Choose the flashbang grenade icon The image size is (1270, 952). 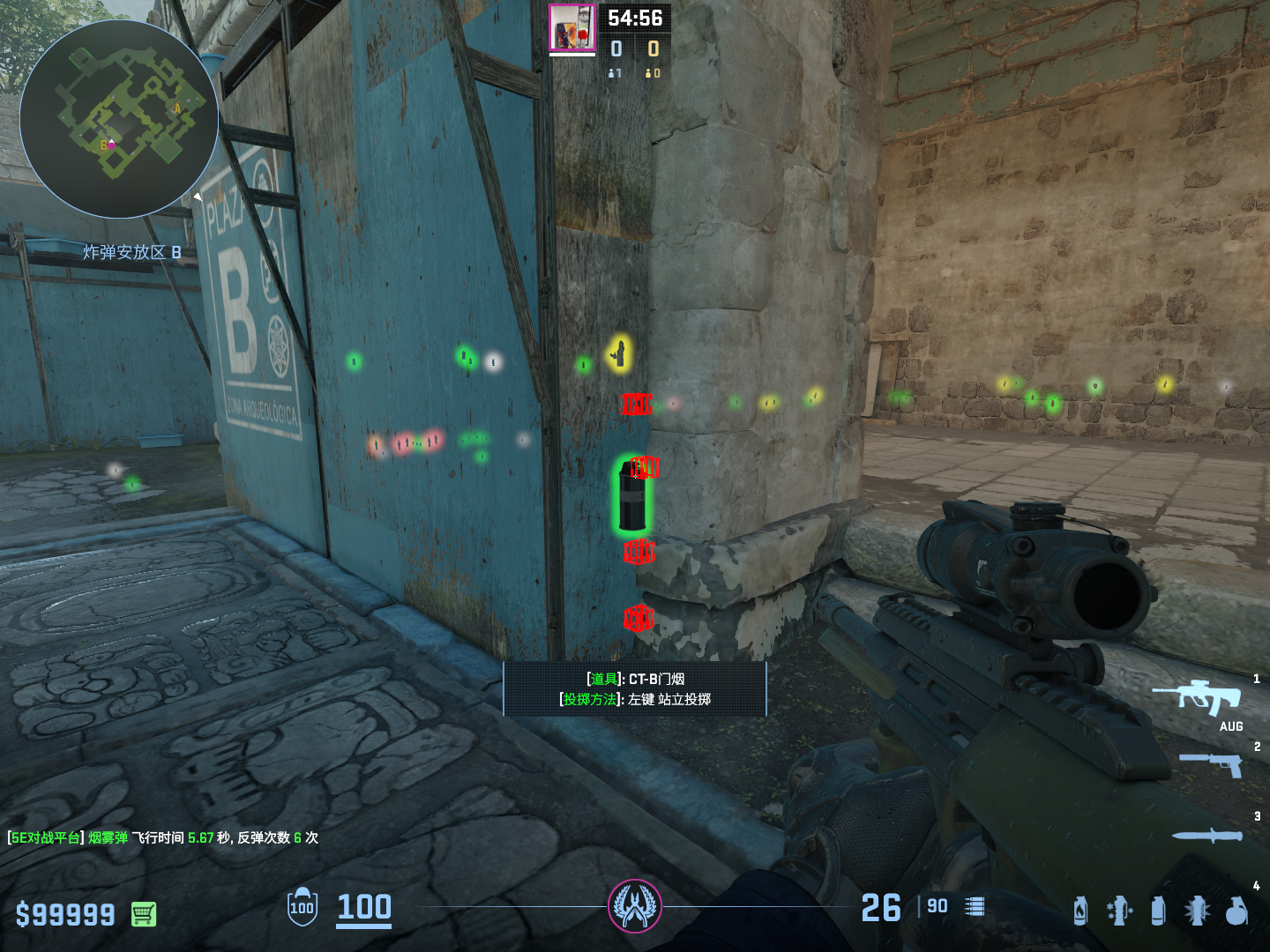pyautogui.click(x=1197, y=911)
